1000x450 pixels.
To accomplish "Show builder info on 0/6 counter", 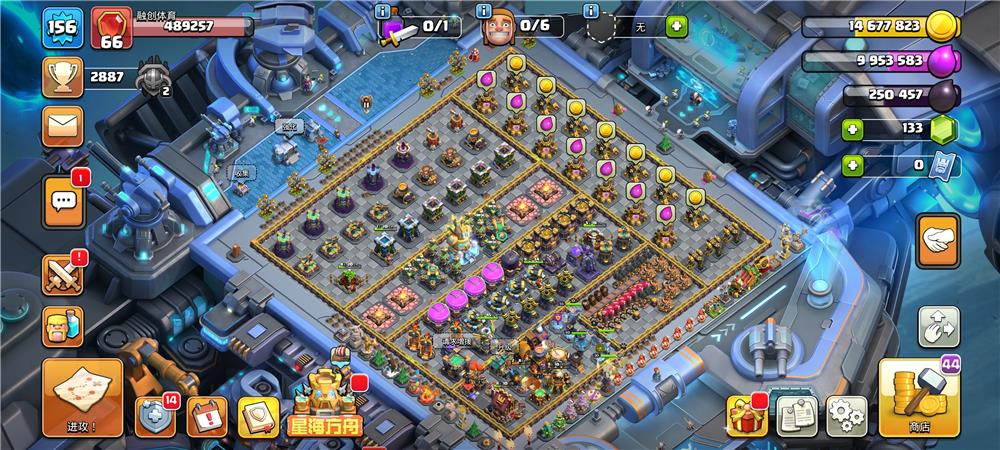I will coord(484,11).
